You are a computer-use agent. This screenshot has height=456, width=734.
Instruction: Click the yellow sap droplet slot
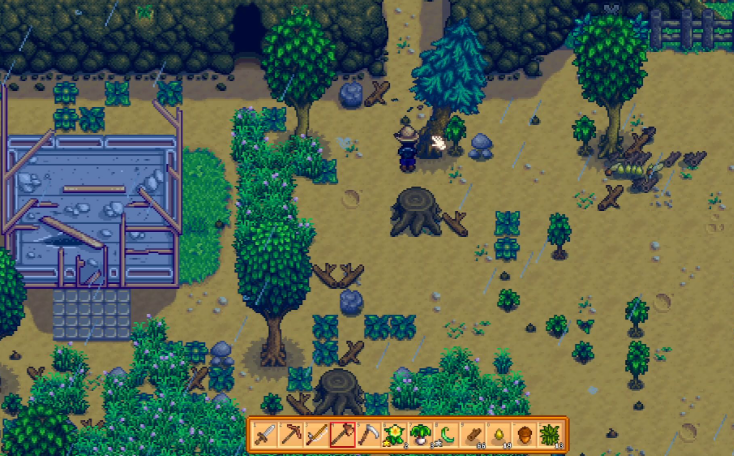point(501,435)
